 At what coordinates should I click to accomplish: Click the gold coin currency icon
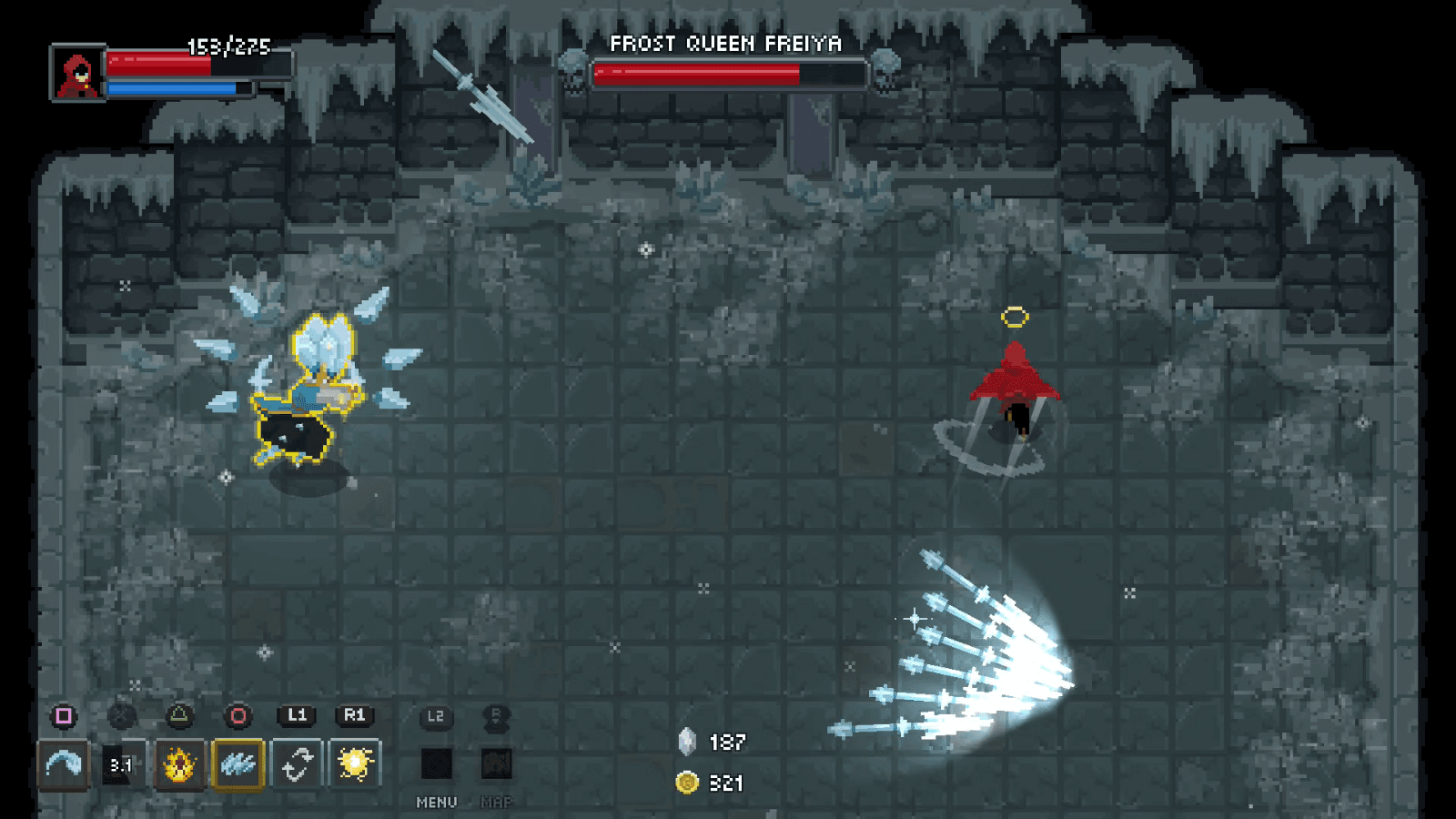click(687, 781)
